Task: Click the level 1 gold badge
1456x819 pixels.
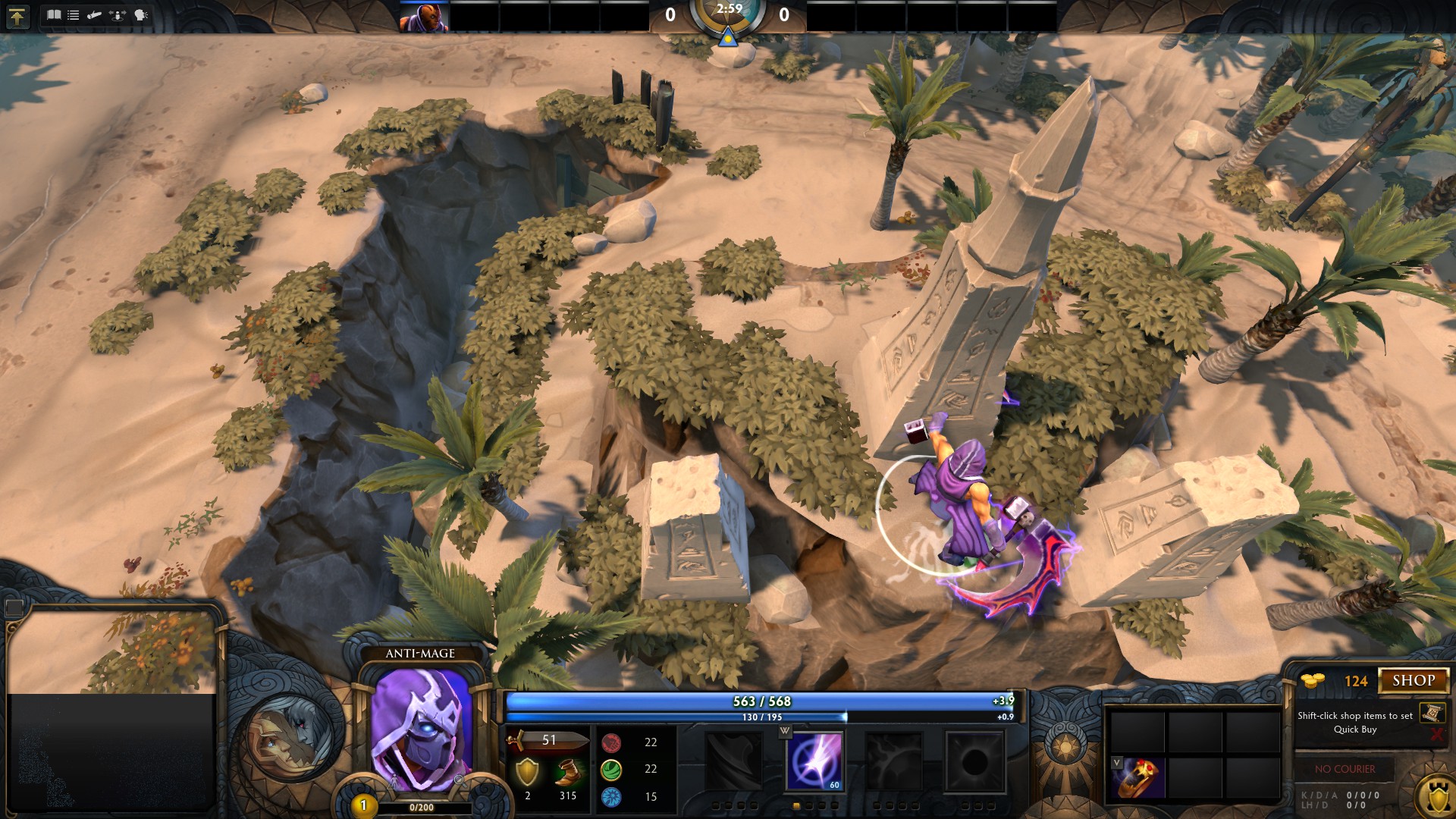Action: coord(363,805)
